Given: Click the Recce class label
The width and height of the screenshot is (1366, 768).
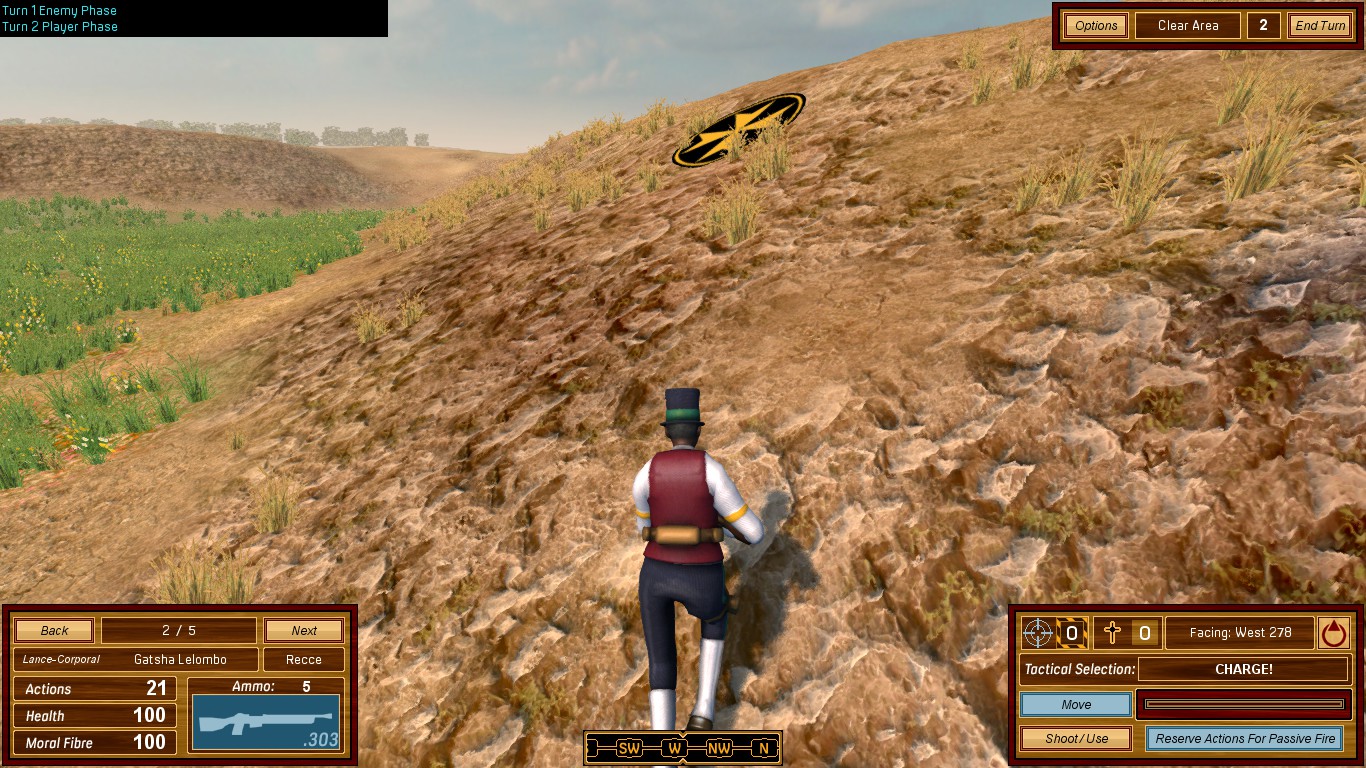Looking at the screenshot, I should 304,660.
